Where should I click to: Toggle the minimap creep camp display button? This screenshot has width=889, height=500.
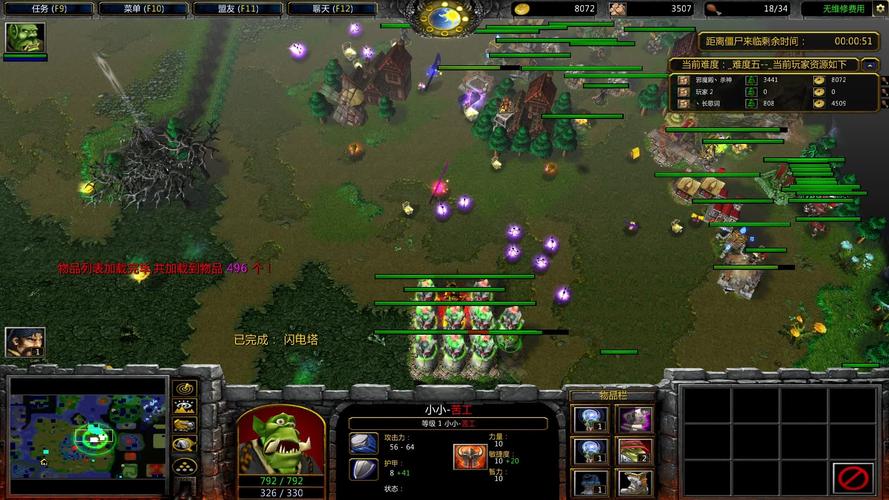184,446
